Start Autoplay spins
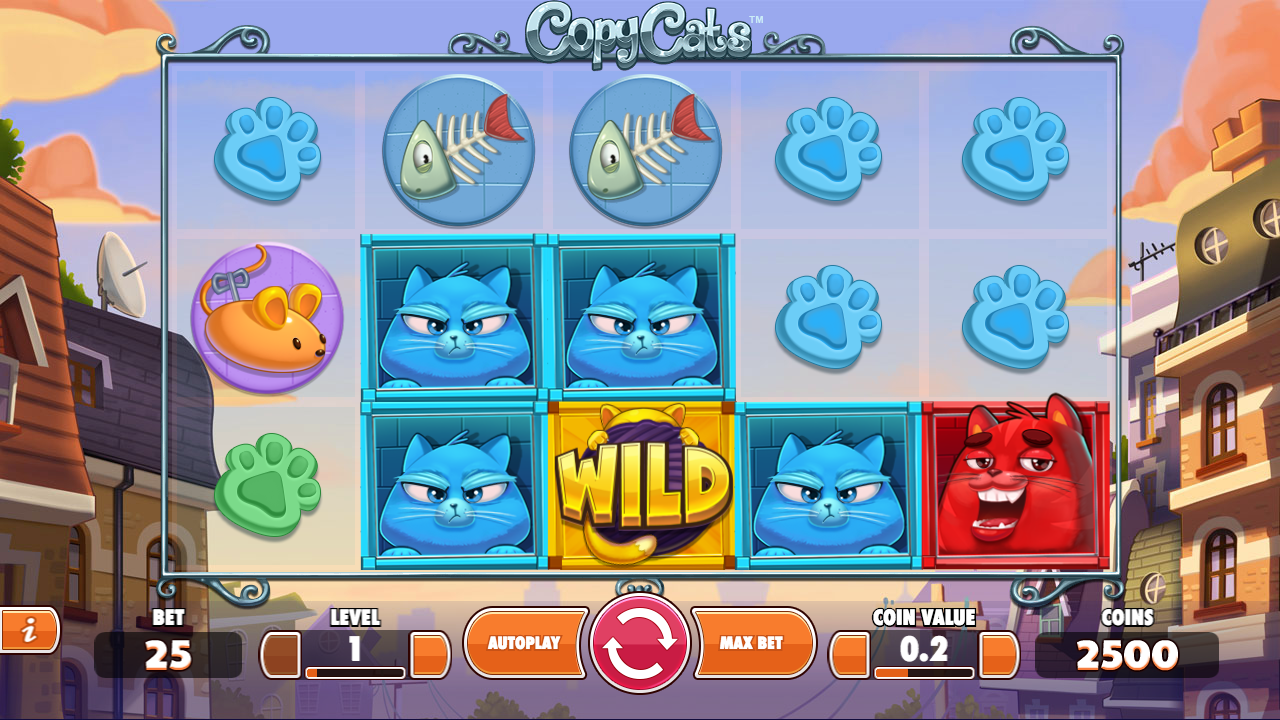Screen dimensions: 1280x720 click(525, 643)
